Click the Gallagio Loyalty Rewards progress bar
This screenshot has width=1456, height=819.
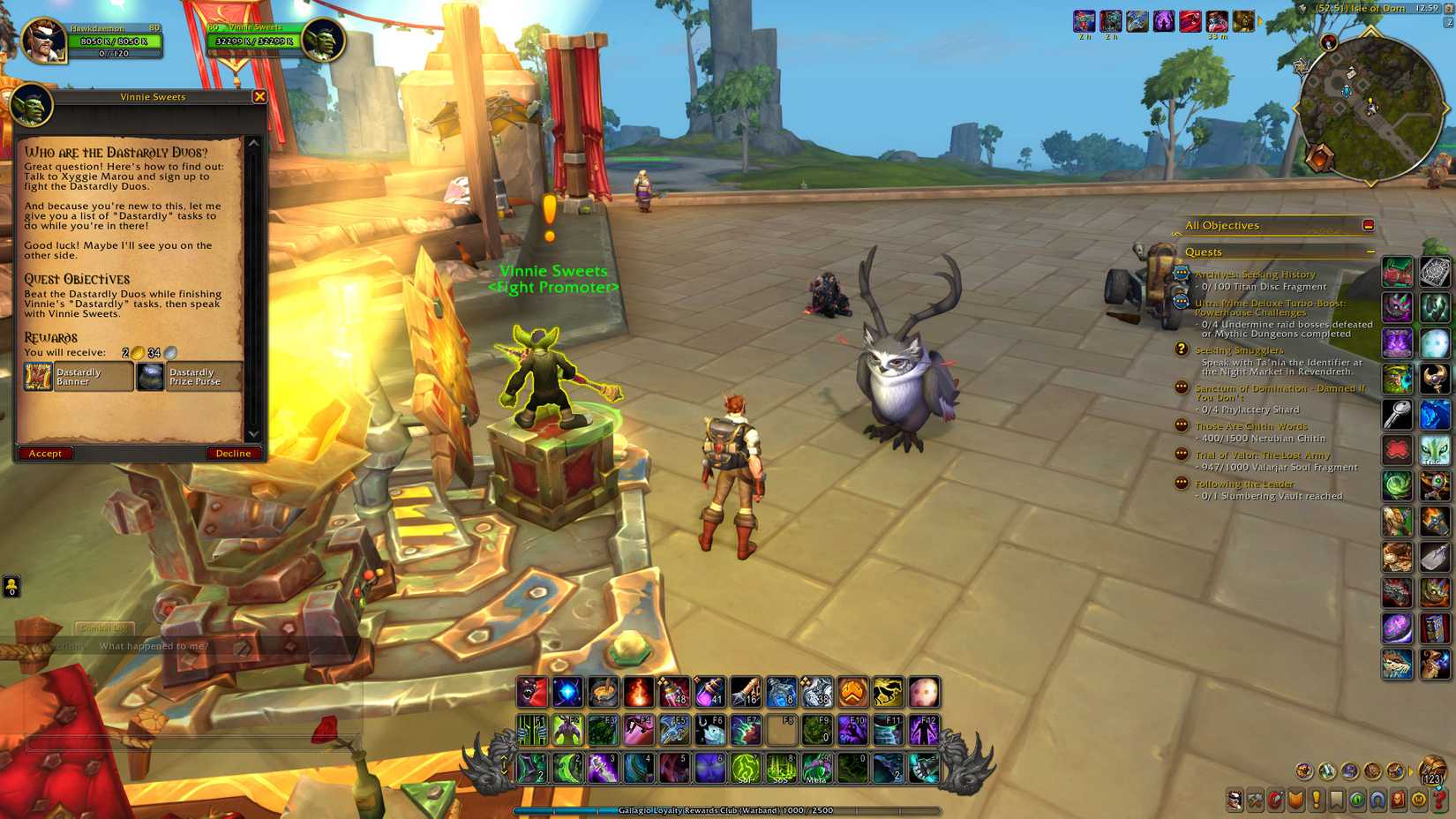[x=728, y=808]
